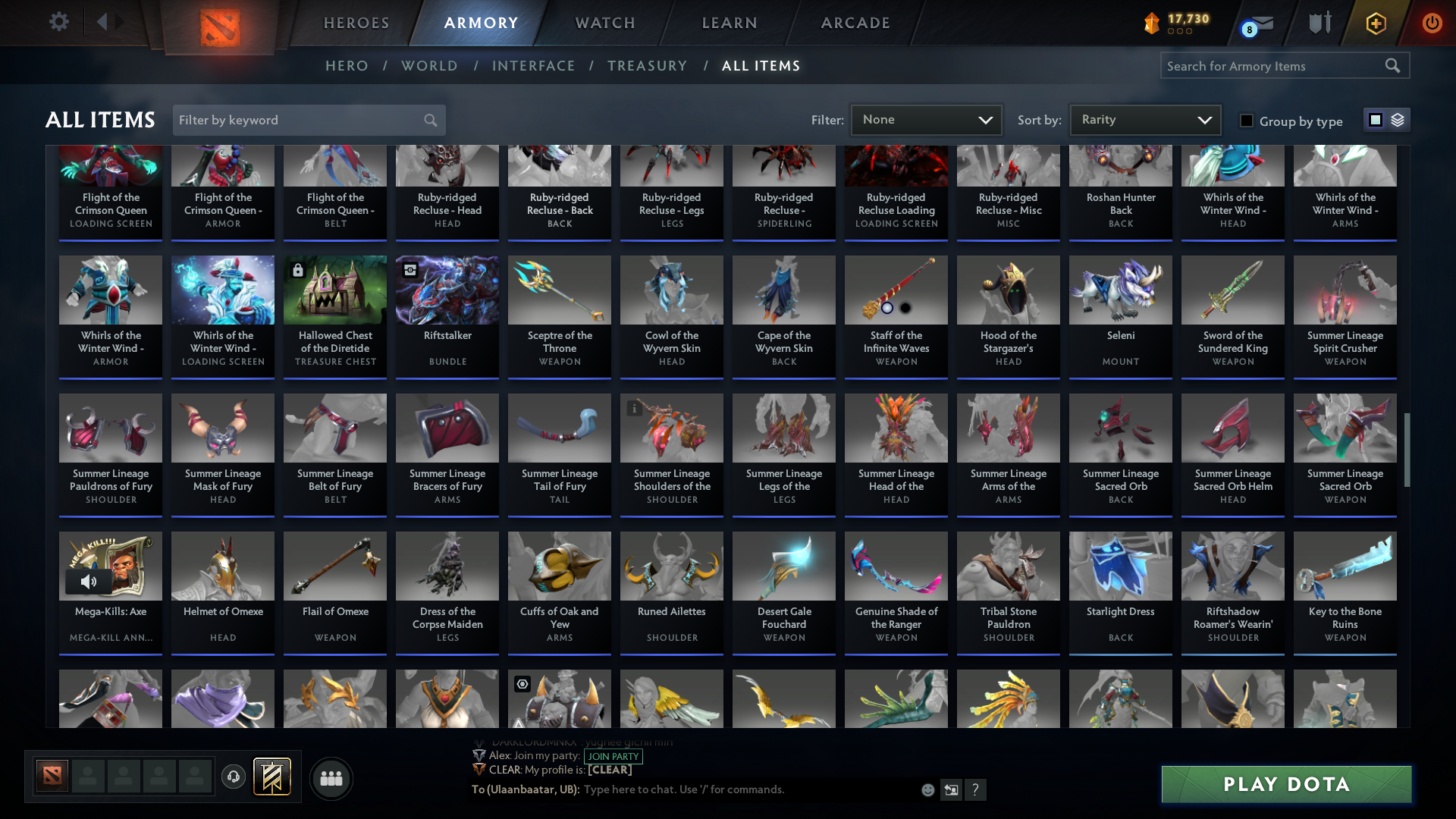Click the Dota Plus hexagon icon
This screenshot has height=819, width=1456.
1376,23
